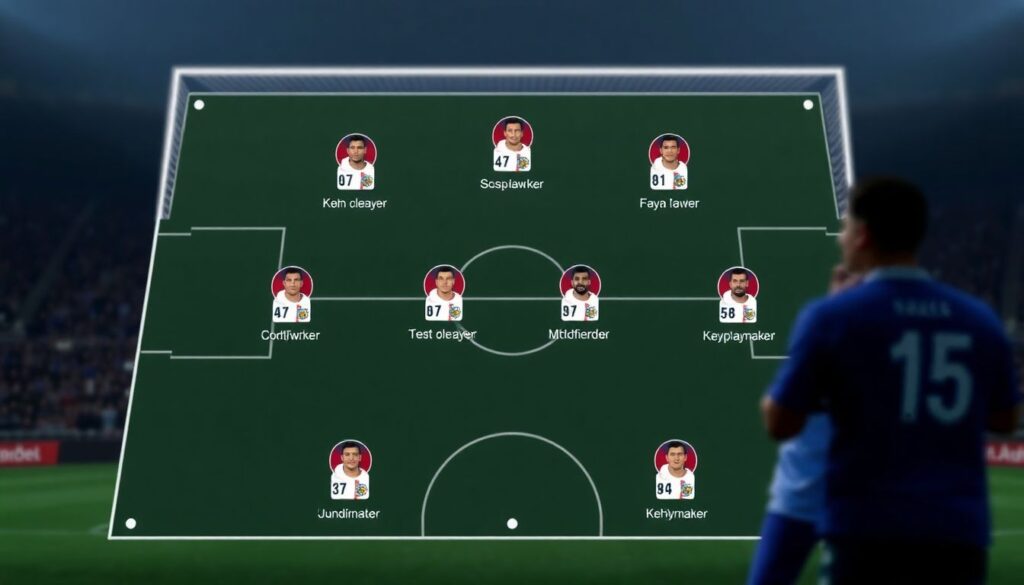Viewport: 1024px width, 585px height.
Task: Select the Cortifwrker player card
Action: [291, 295]
